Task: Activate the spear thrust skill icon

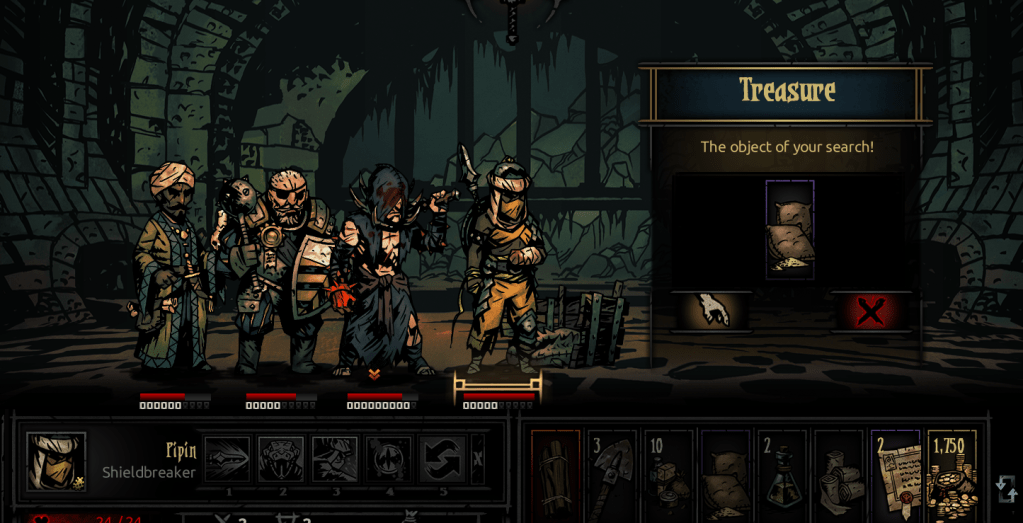Action: tap(227, 459)
